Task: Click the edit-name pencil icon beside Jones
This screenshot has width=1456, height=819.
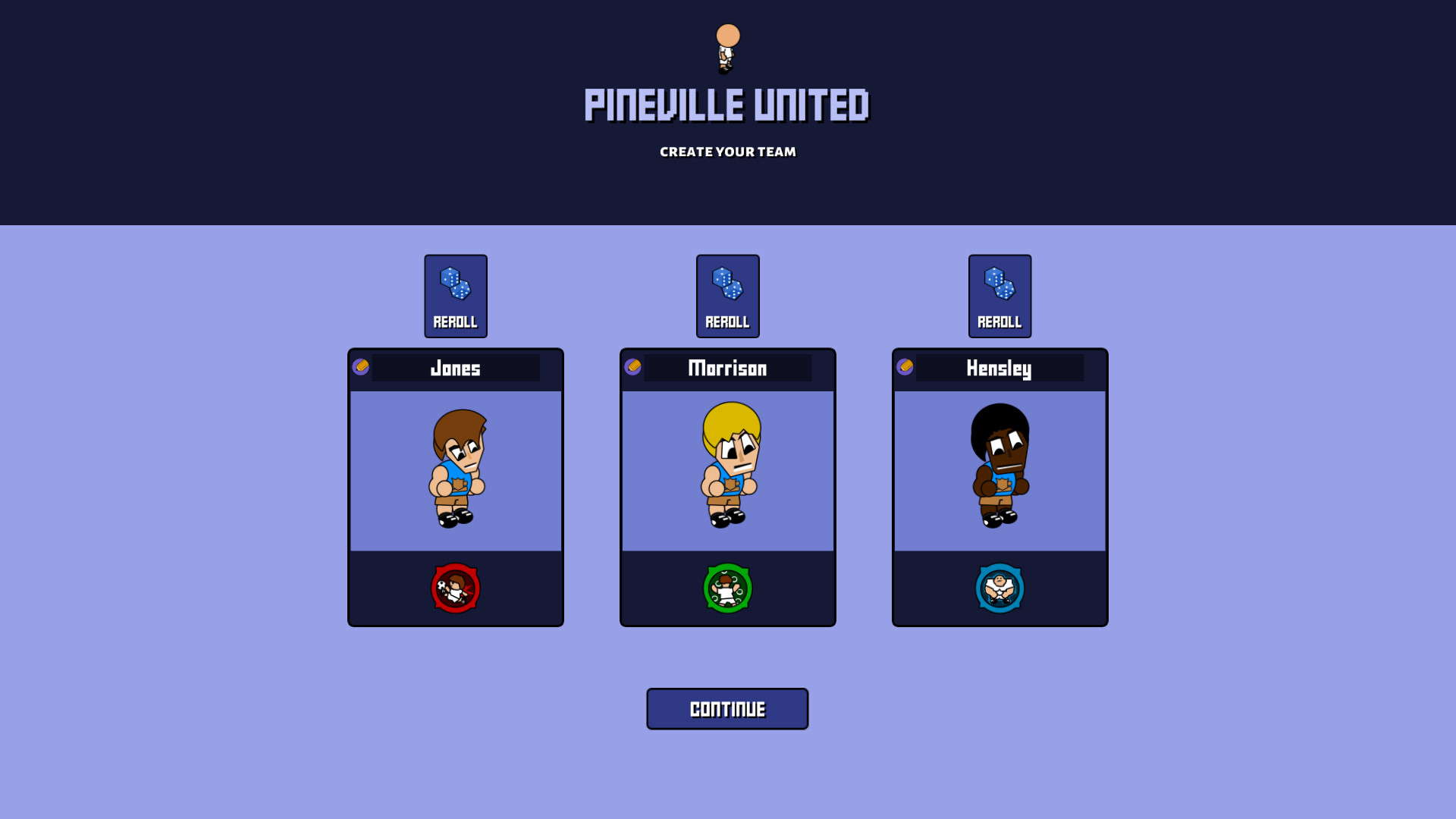Action: pyautogui.click(x=362, y=368)
